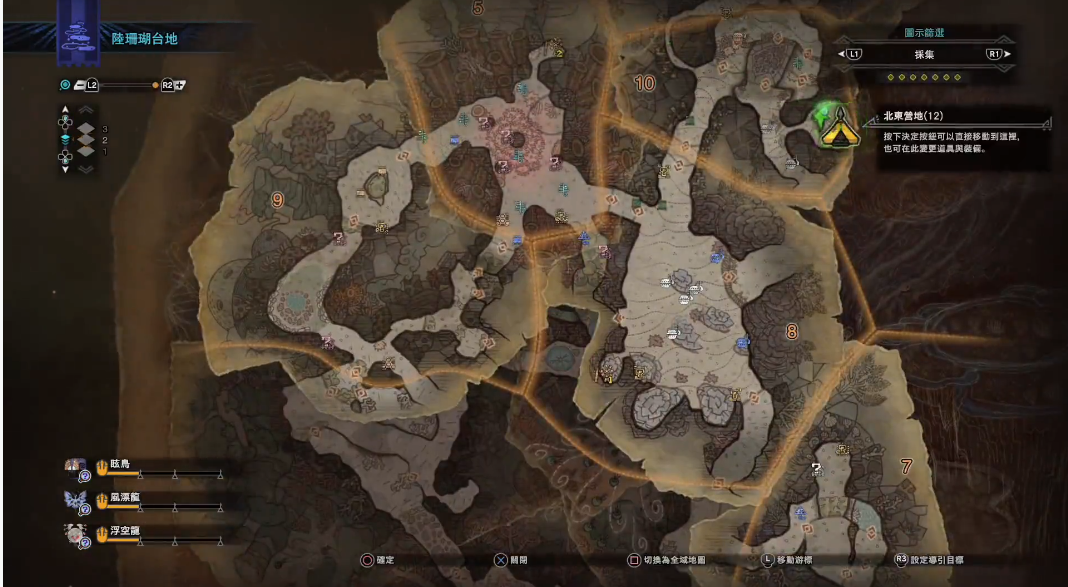Select area 10 marker on the map

(x=645, y=84)
